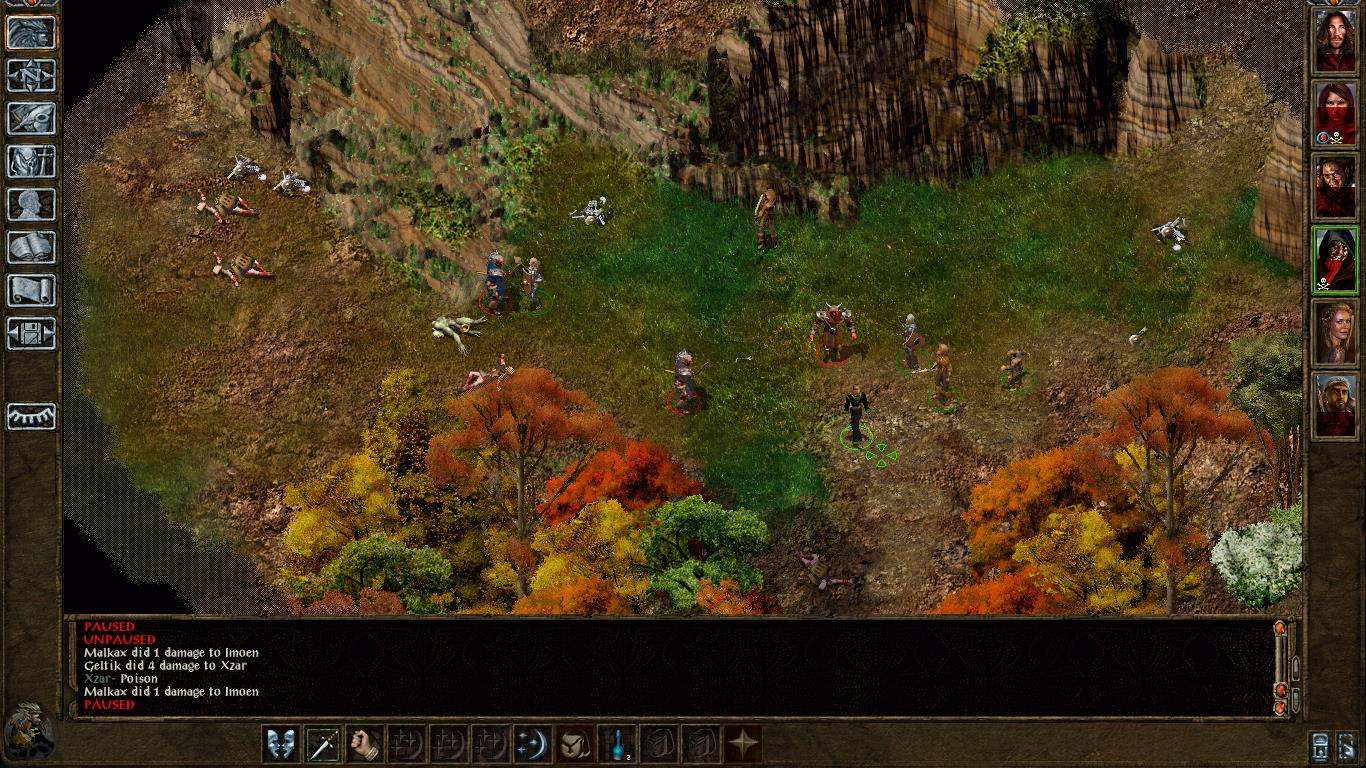Click the return-to-game head button at top left
The width and height of the screenshot is (1366, 768).
coord(31,32)
